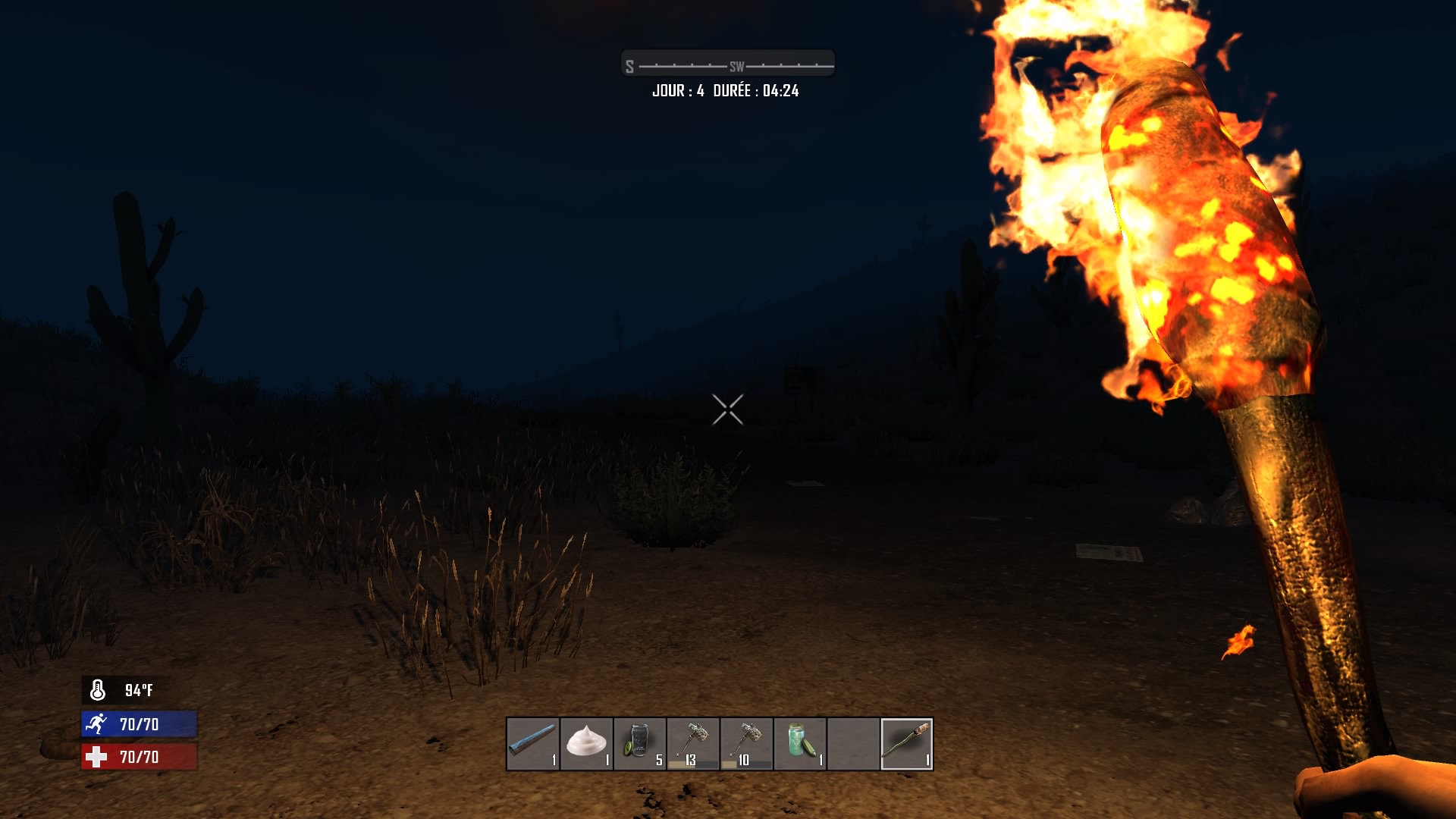Equip the stone axe marked 10
1456x819 pixels.
747,743
